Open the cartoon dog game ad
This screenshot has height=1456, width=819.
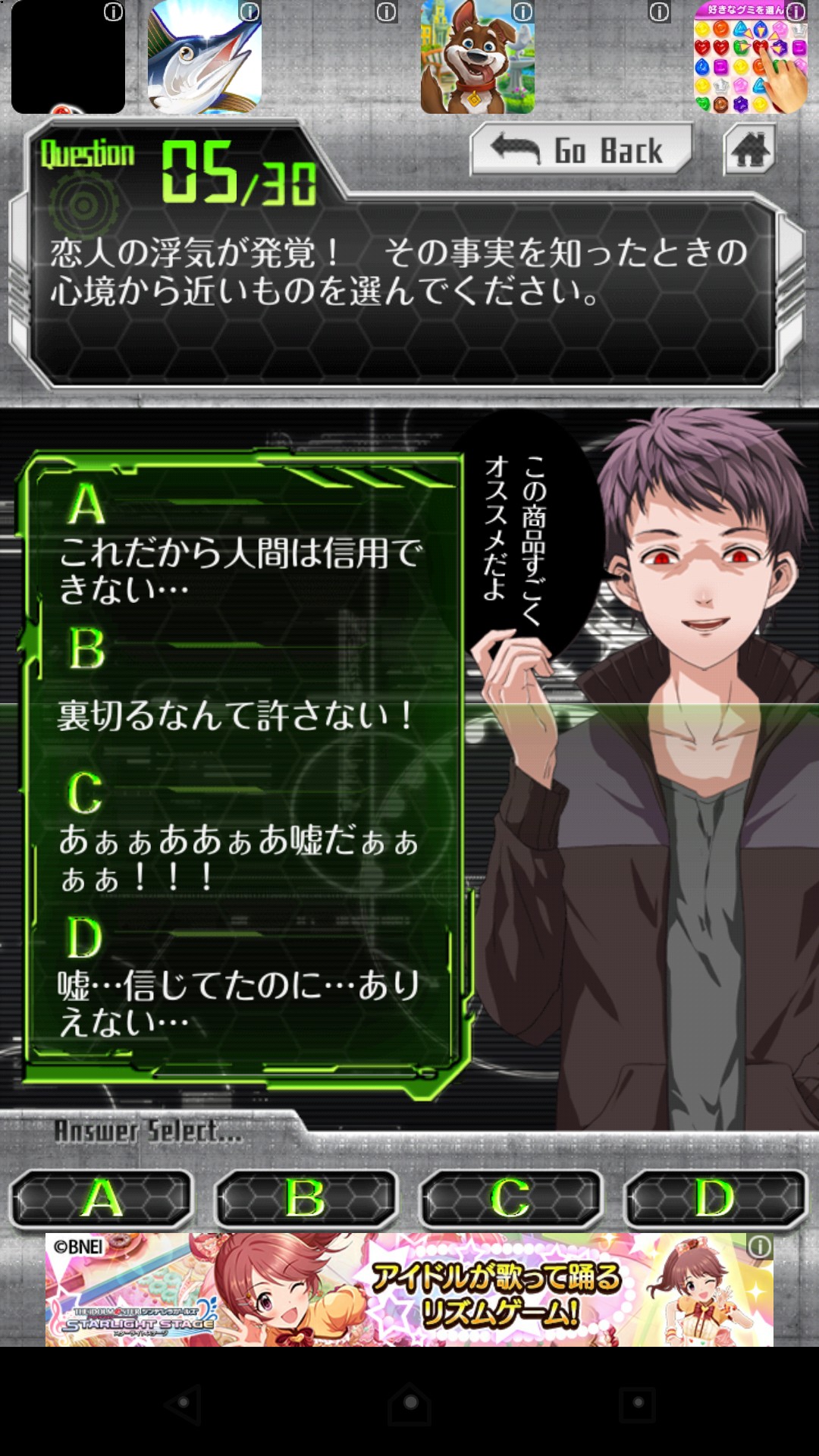(478, 58)
